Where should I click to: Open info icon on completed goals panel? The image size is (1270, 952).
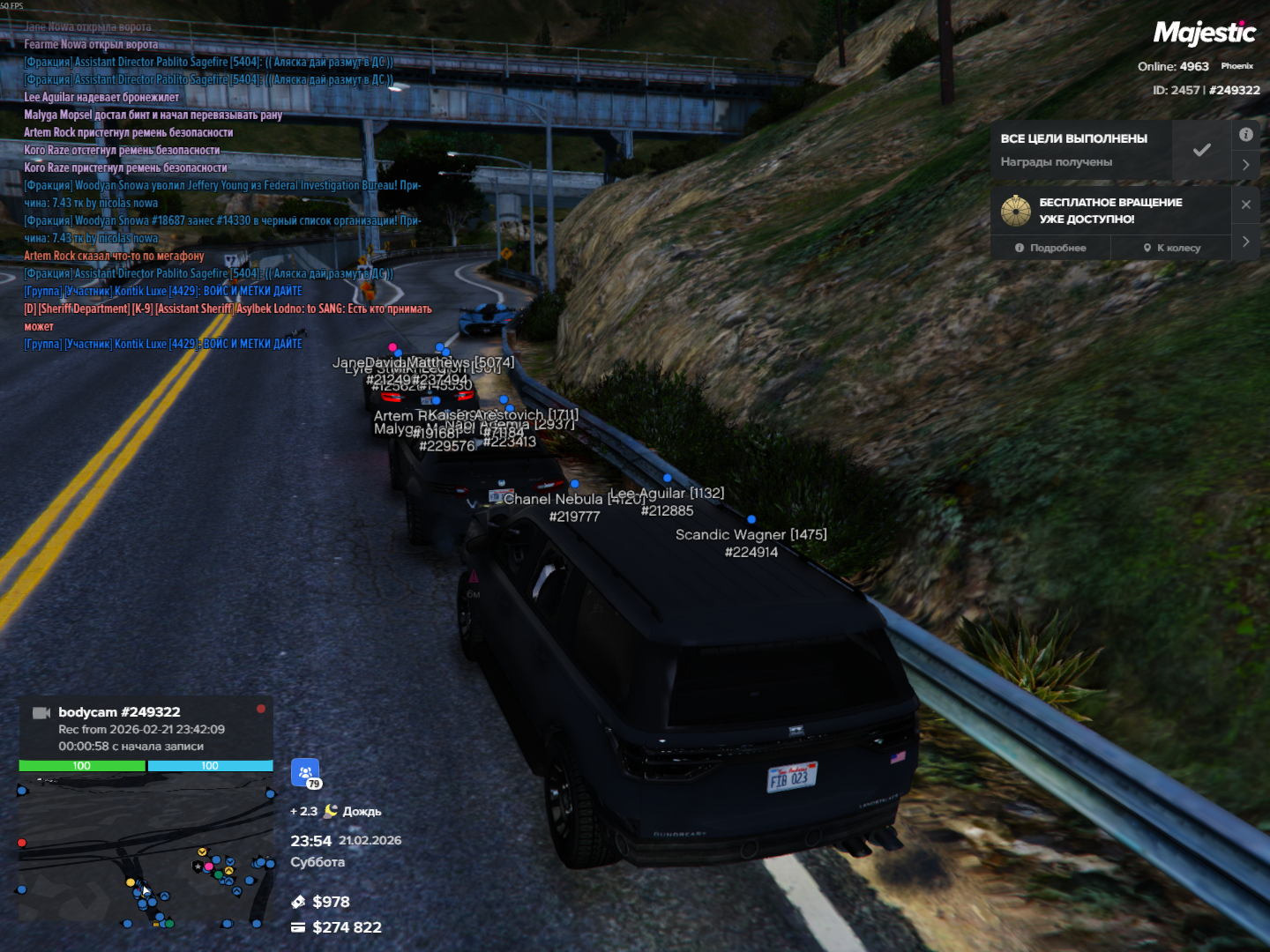point(1245,135)
